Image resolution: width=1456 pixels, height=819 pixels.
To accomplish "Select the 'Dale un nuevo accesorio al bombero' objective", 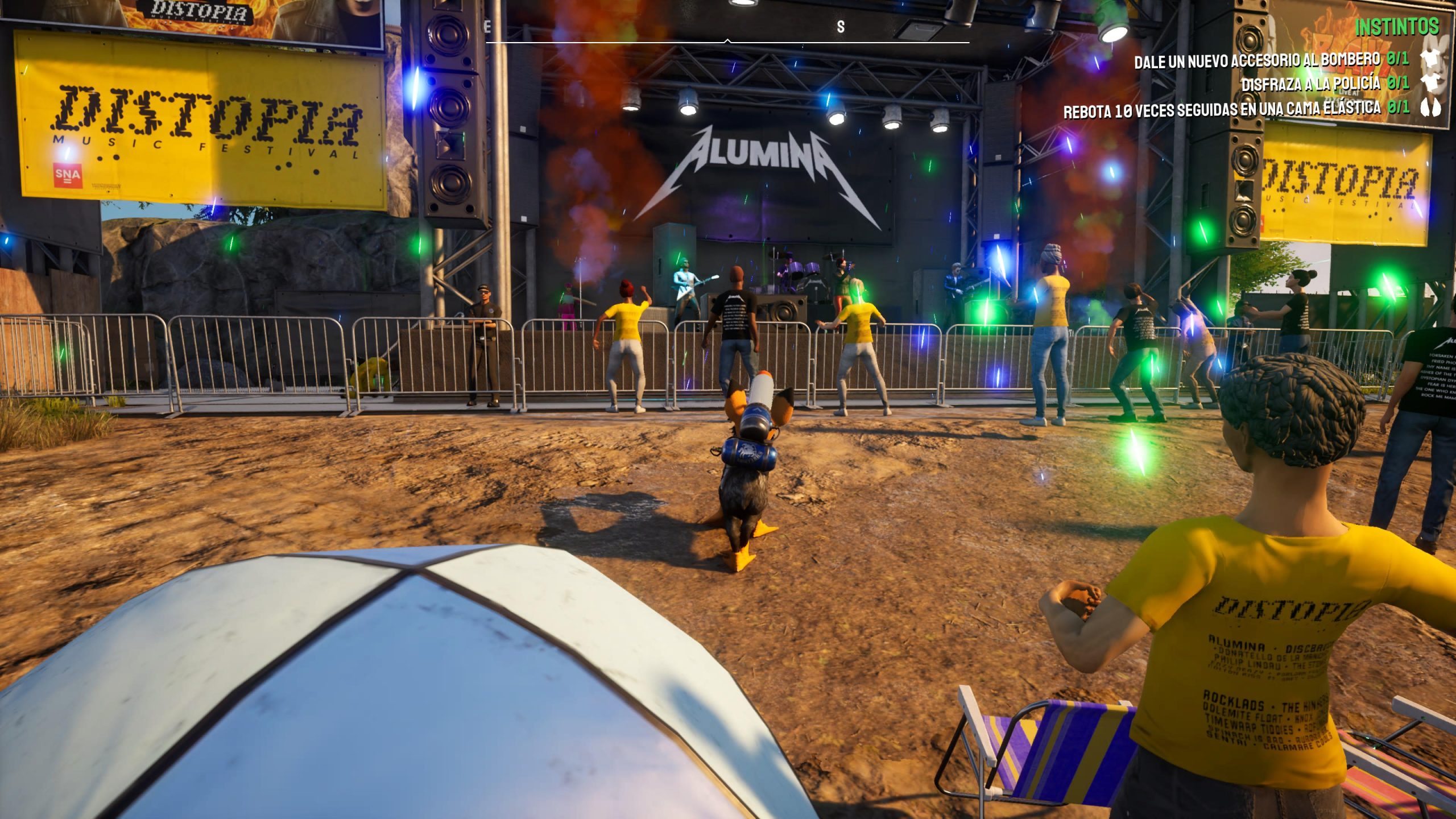I will [1257, 60].
